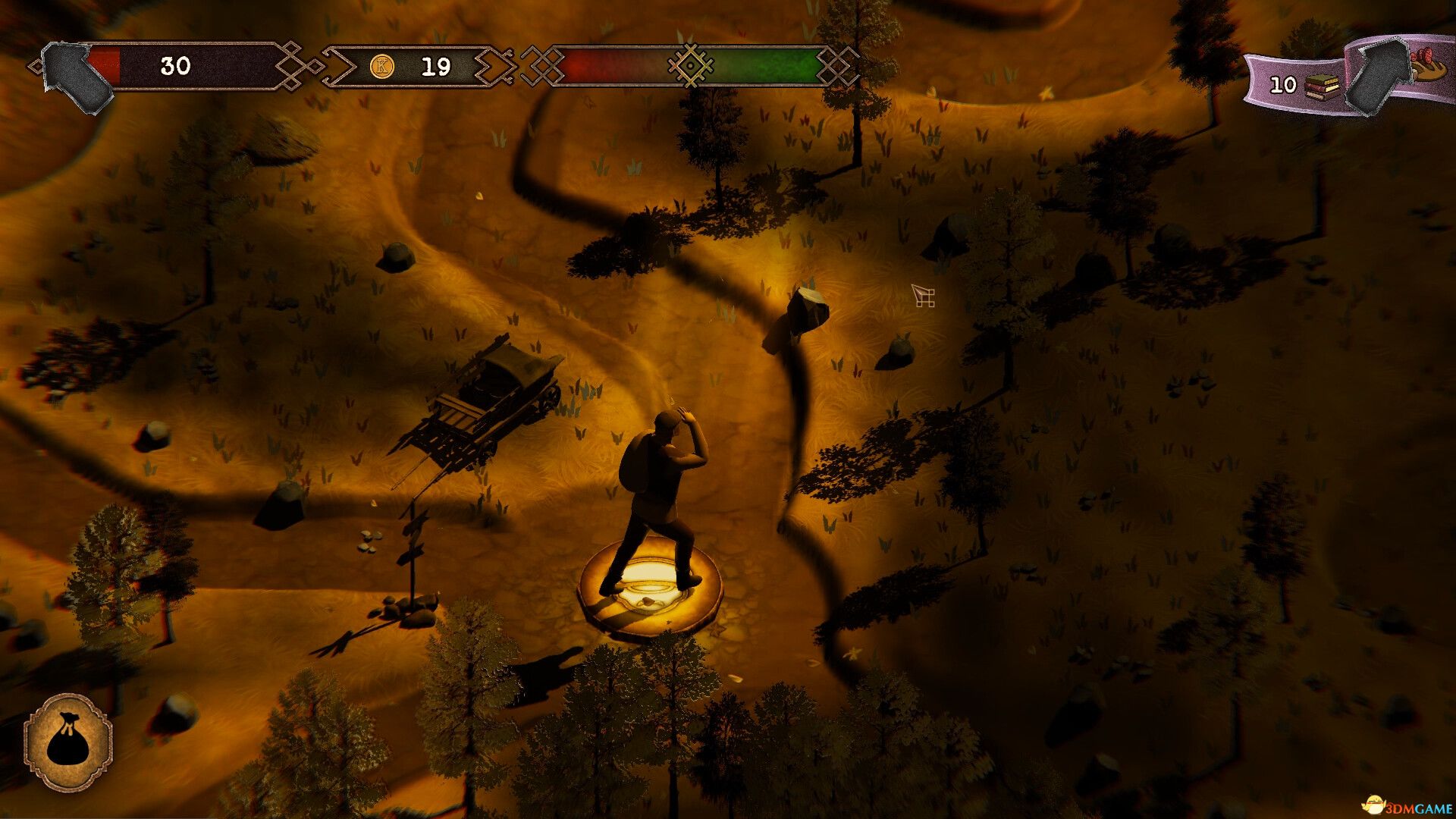Click the health value showing 30
Viewport: 1456px width, 819px height.
(175, 68)
